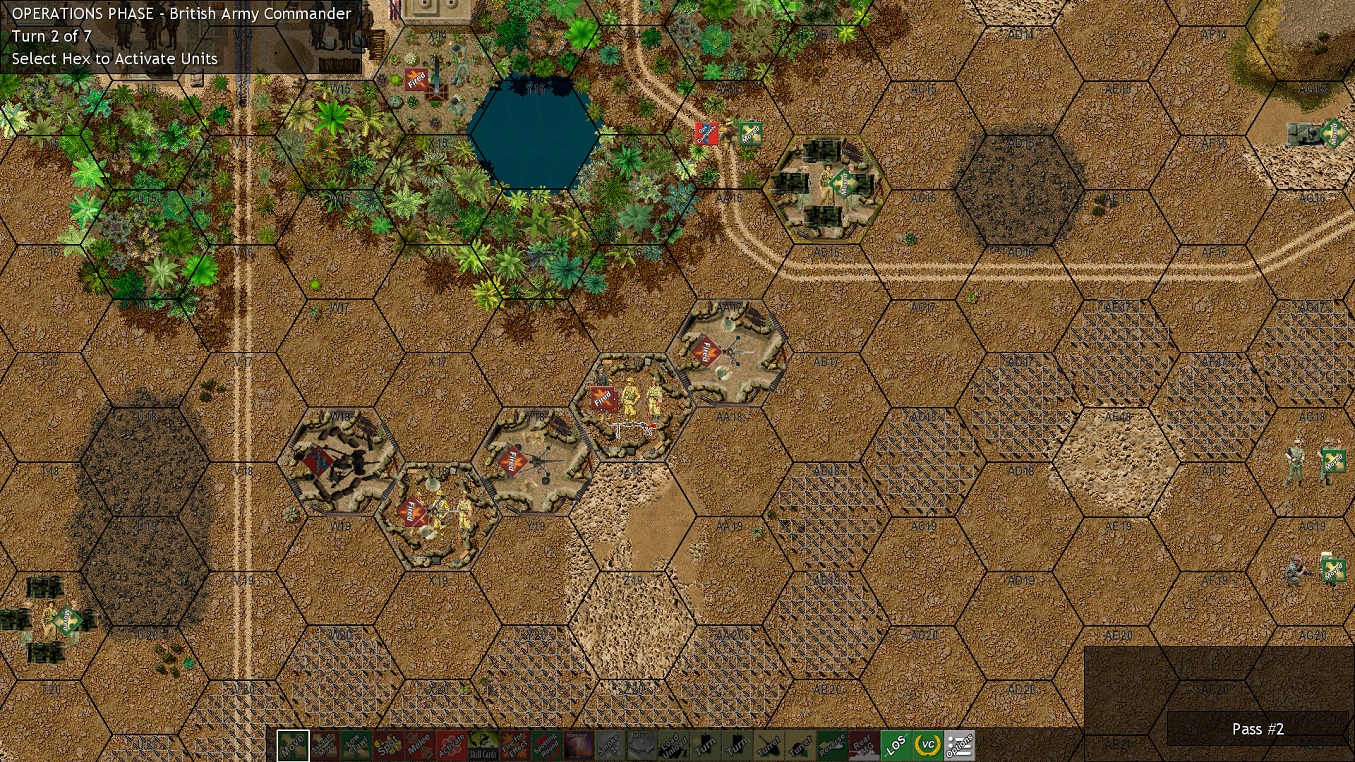Select the Move order icon

[291, 745]
